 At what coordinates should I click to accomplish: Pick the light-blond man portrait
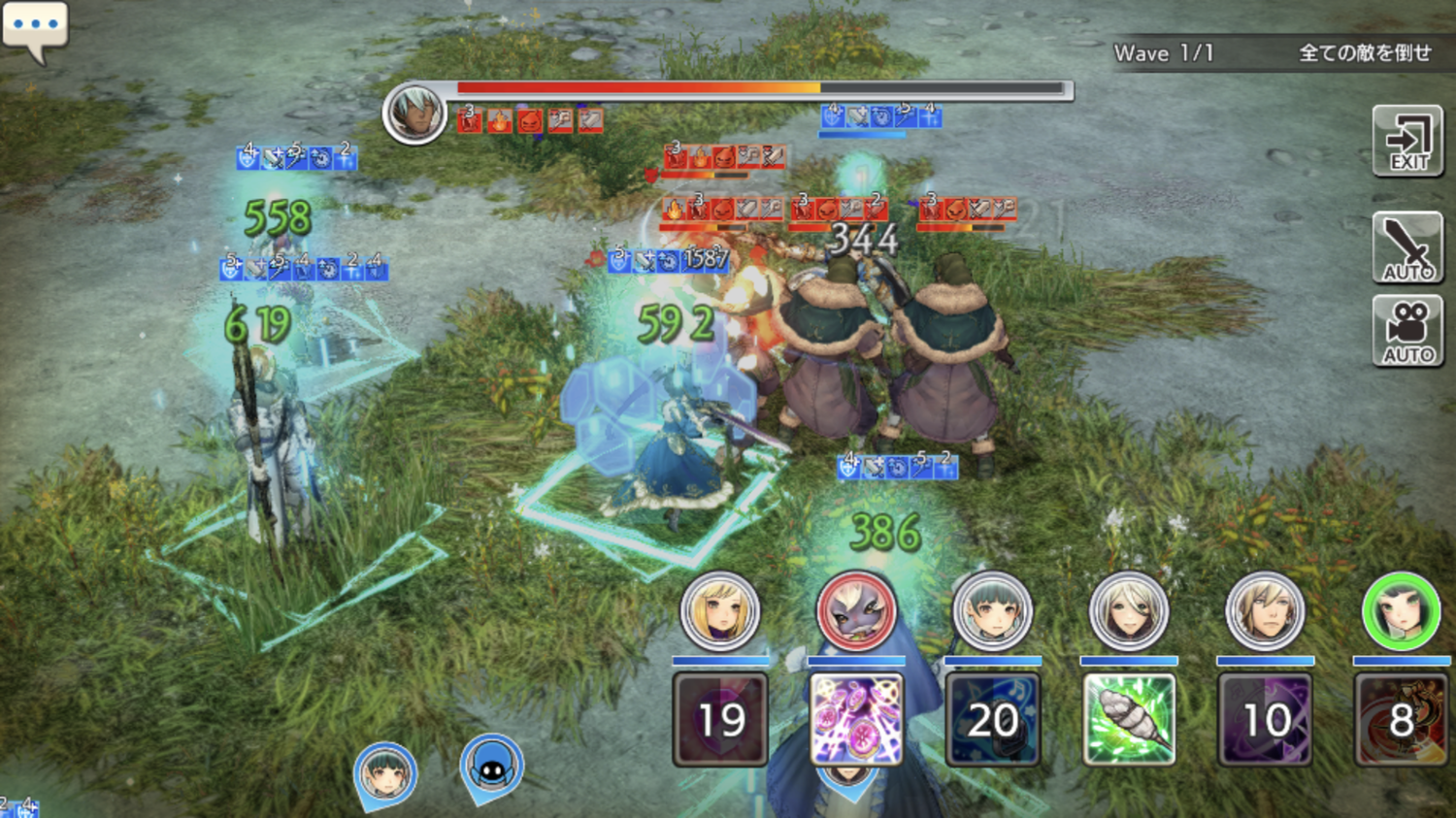point(1265,611)
